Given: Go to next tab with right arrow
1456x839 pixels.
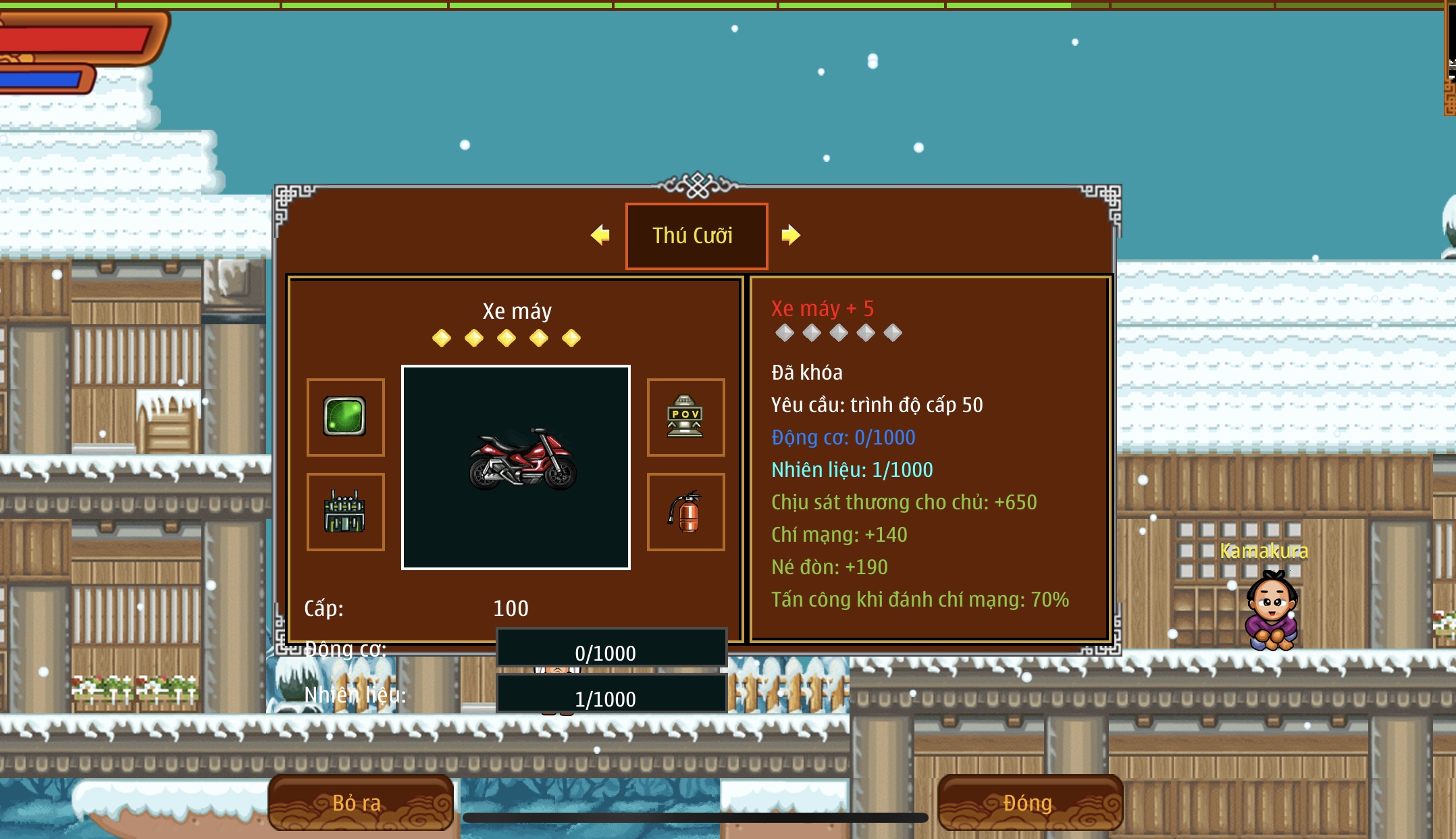Looking at the screenshot, I should point(791,235).
